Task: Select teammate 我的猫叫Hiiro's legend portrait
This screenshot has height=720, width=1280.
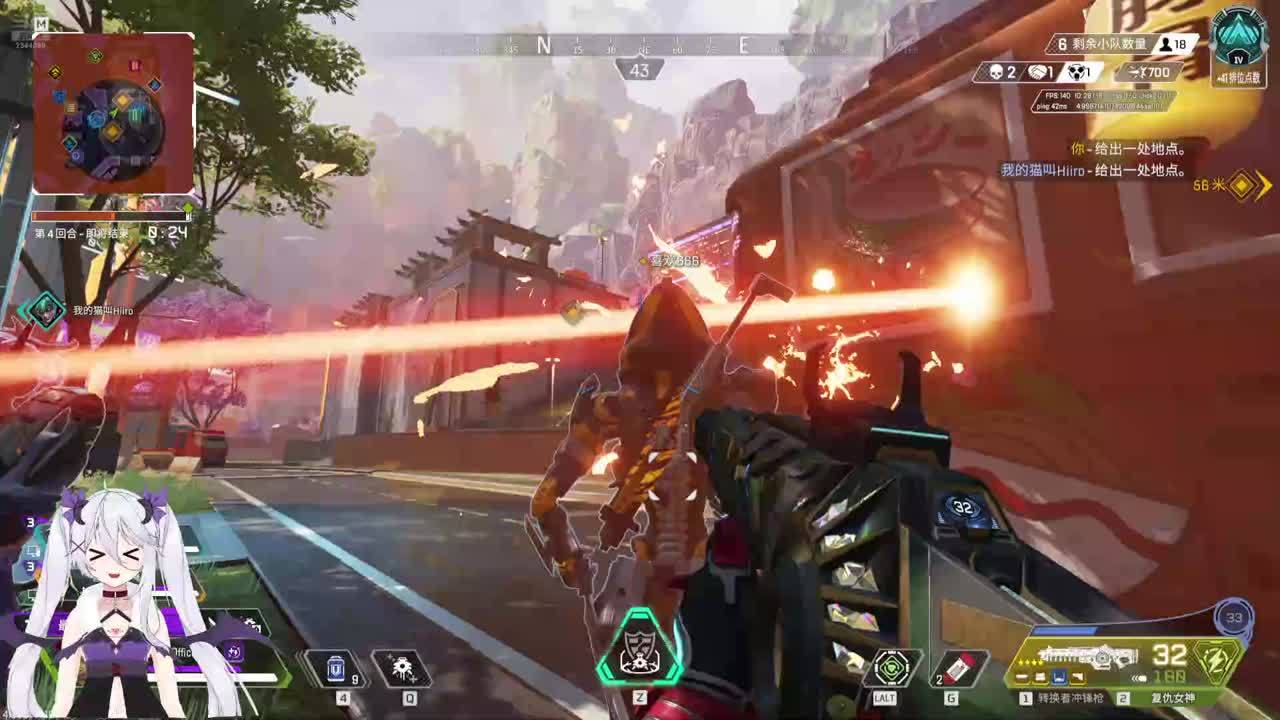Action: click(45, 310)
